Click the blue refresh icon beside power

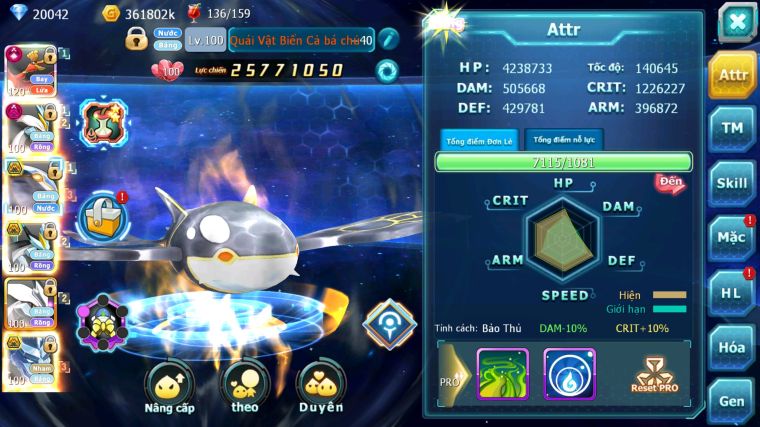coord(386,70)
